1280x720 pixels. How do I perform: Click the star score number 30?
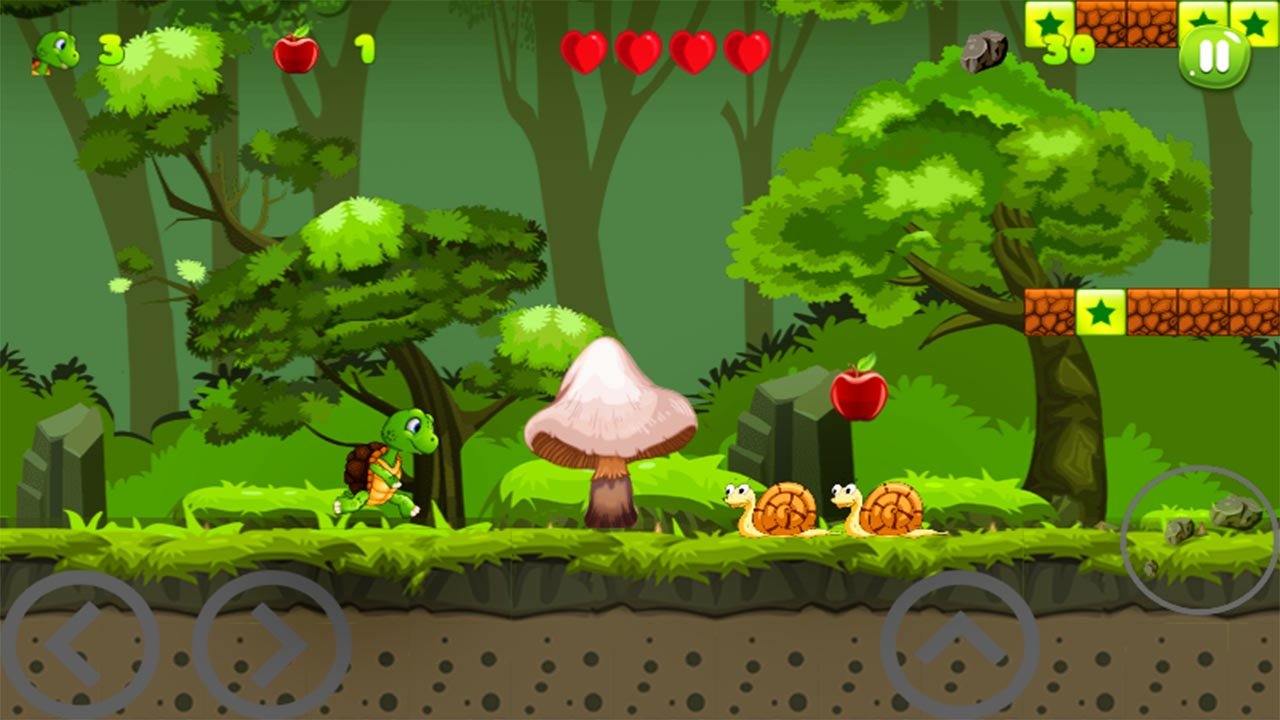tap(1067, 47)
